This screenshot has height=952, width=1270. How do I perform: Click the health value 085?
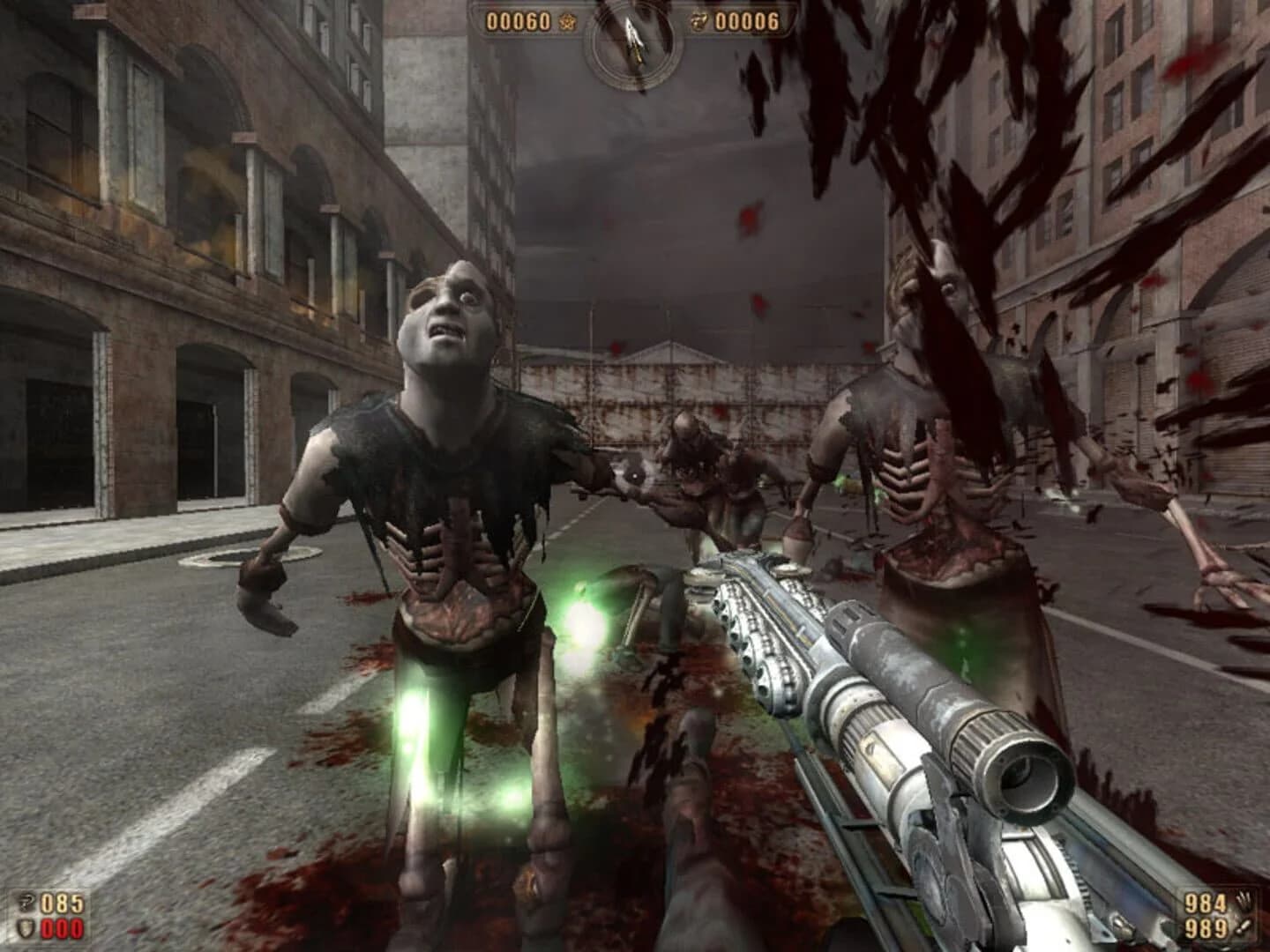tap(61, 904)
